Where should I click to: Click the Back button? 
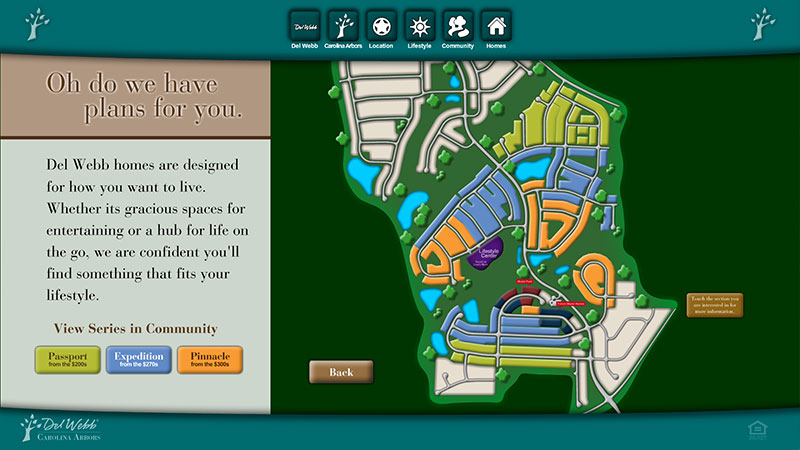click(341, 372)
